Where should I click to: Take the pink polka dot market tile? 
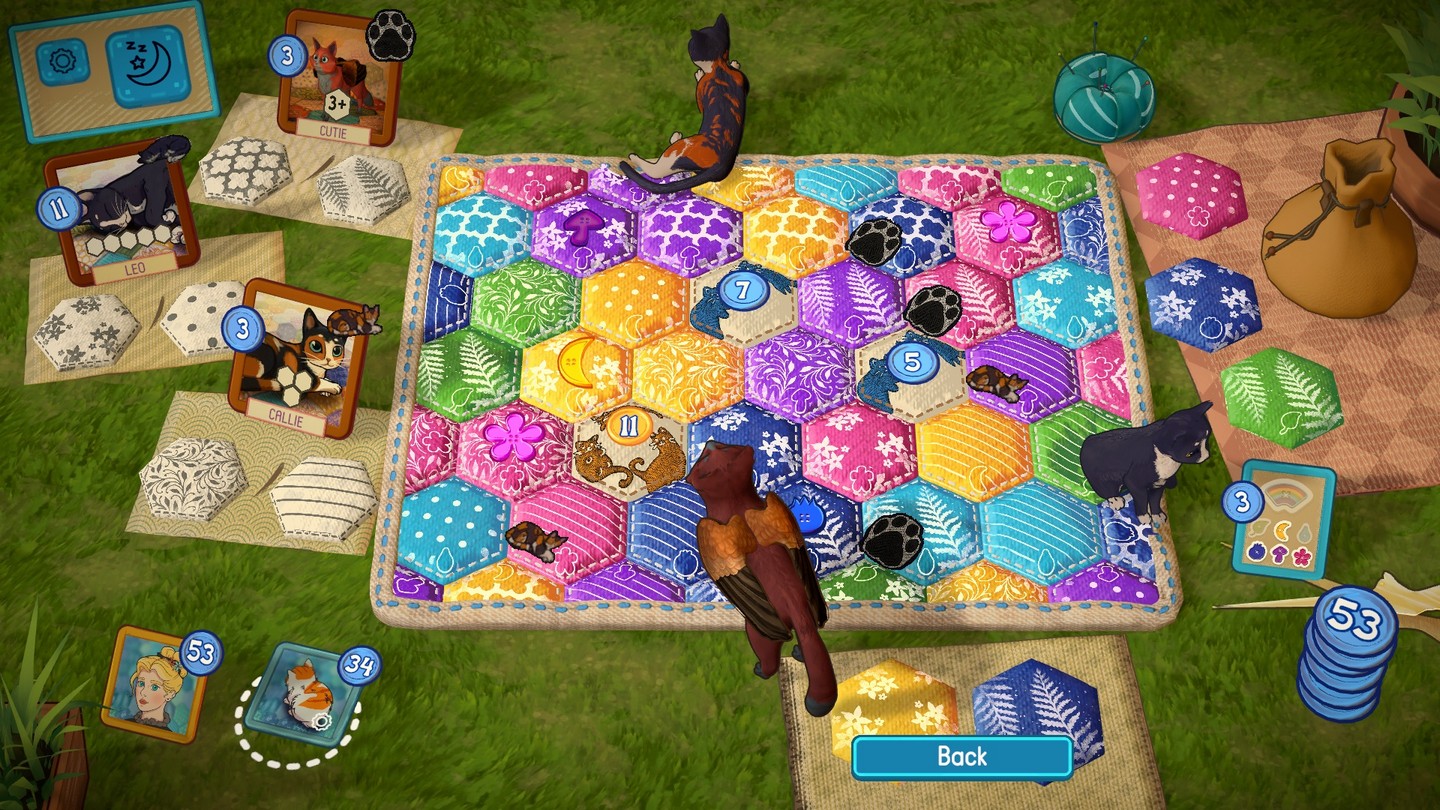point(1191,196)
